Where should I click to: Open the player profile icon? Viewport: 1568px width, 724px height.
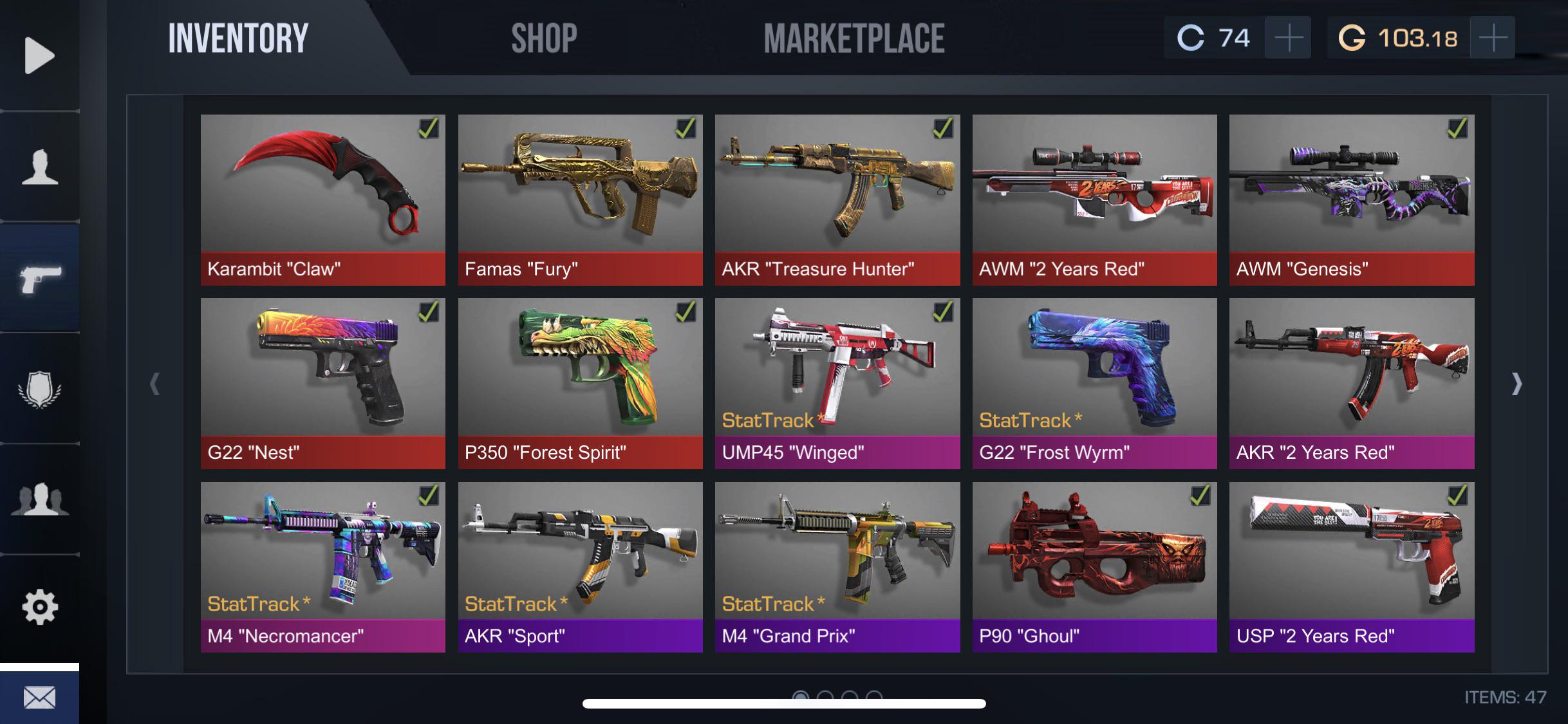[x=39, y=167]
